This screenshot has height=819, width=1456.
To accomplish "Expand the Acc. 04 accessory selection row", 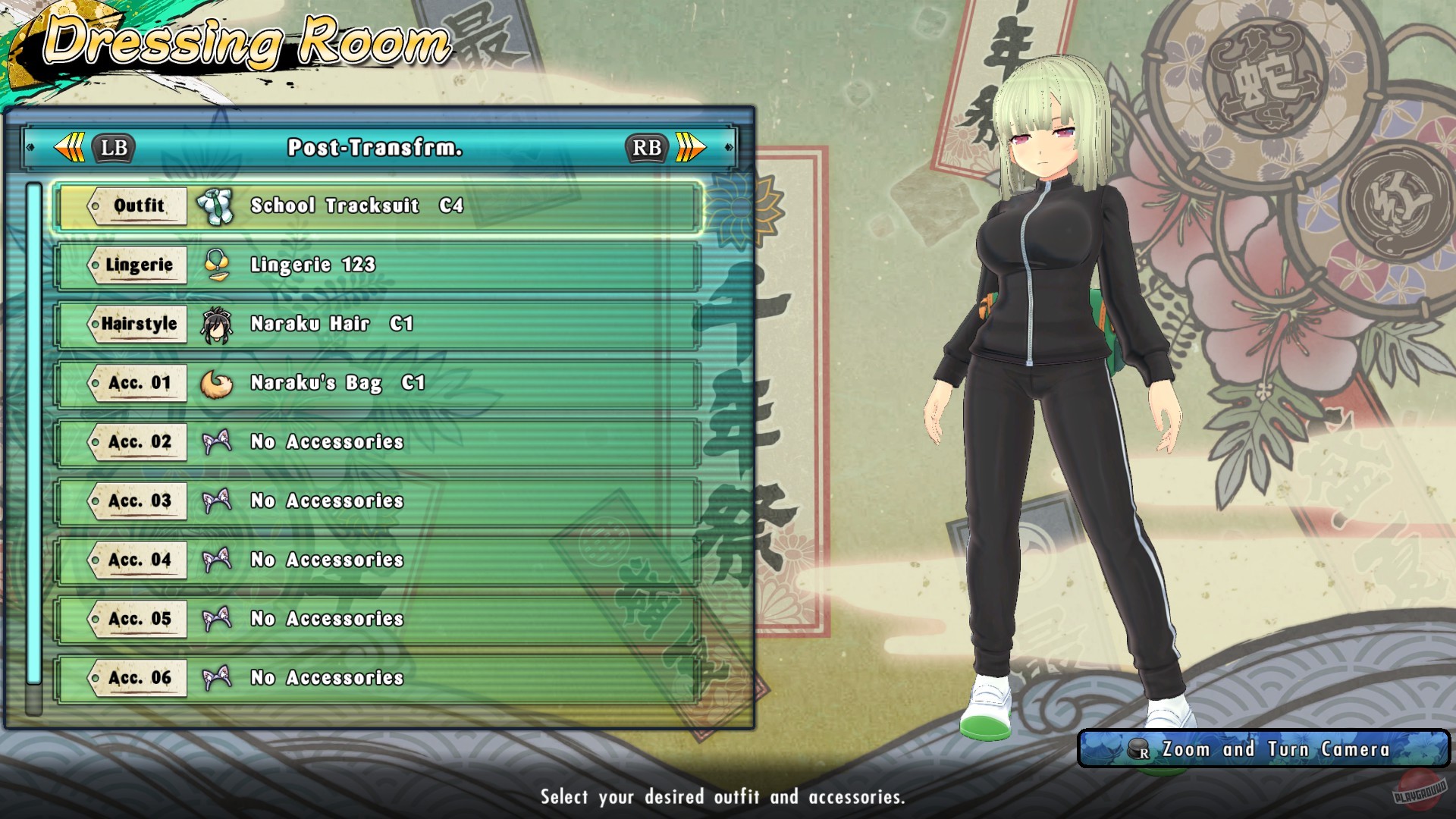I will coord(379,560).
